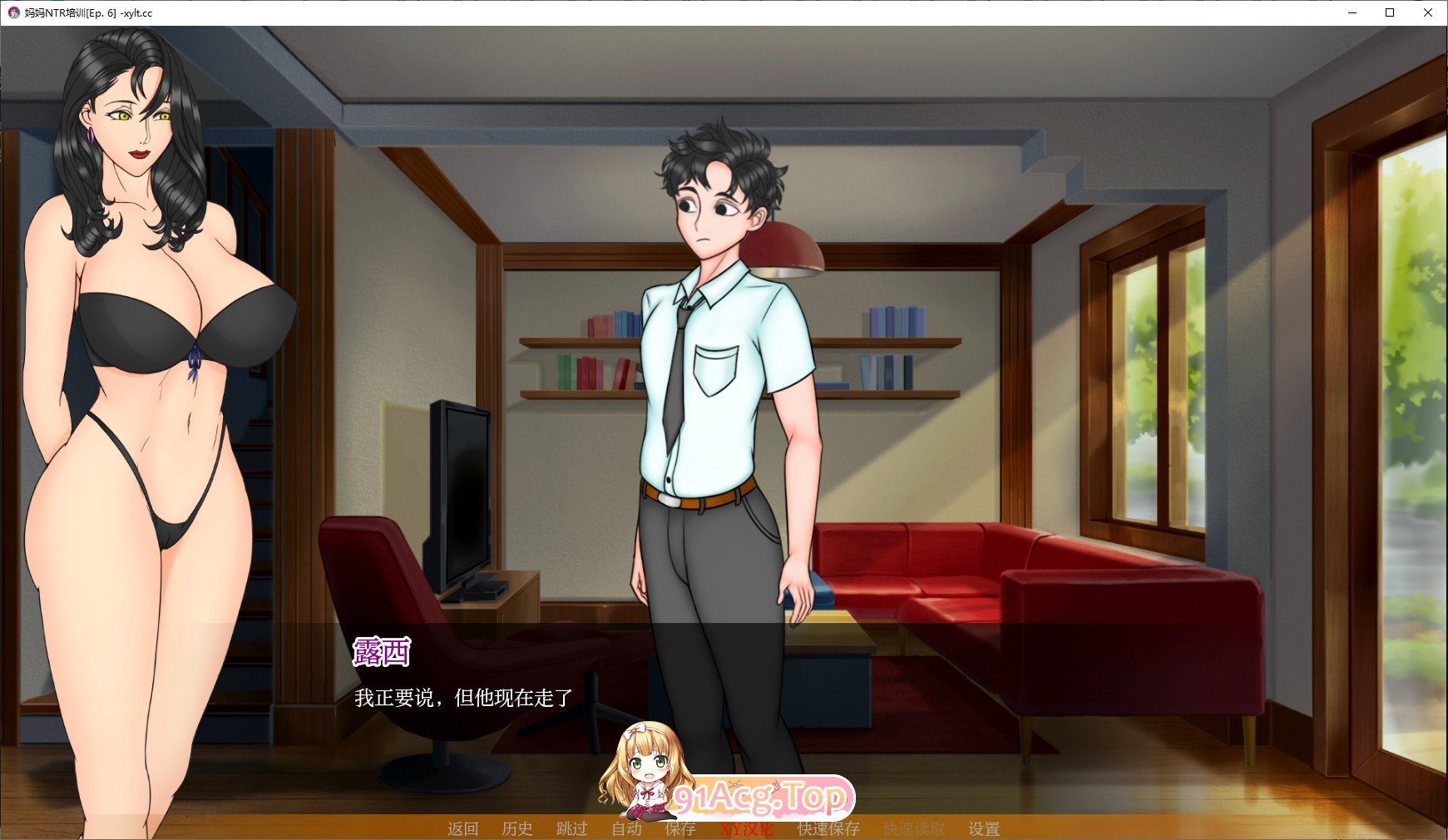The height and width of the screenshot is (840, 1448).
Task: Click the grayed 快速读取 quick load option
Action: (913, 828)
